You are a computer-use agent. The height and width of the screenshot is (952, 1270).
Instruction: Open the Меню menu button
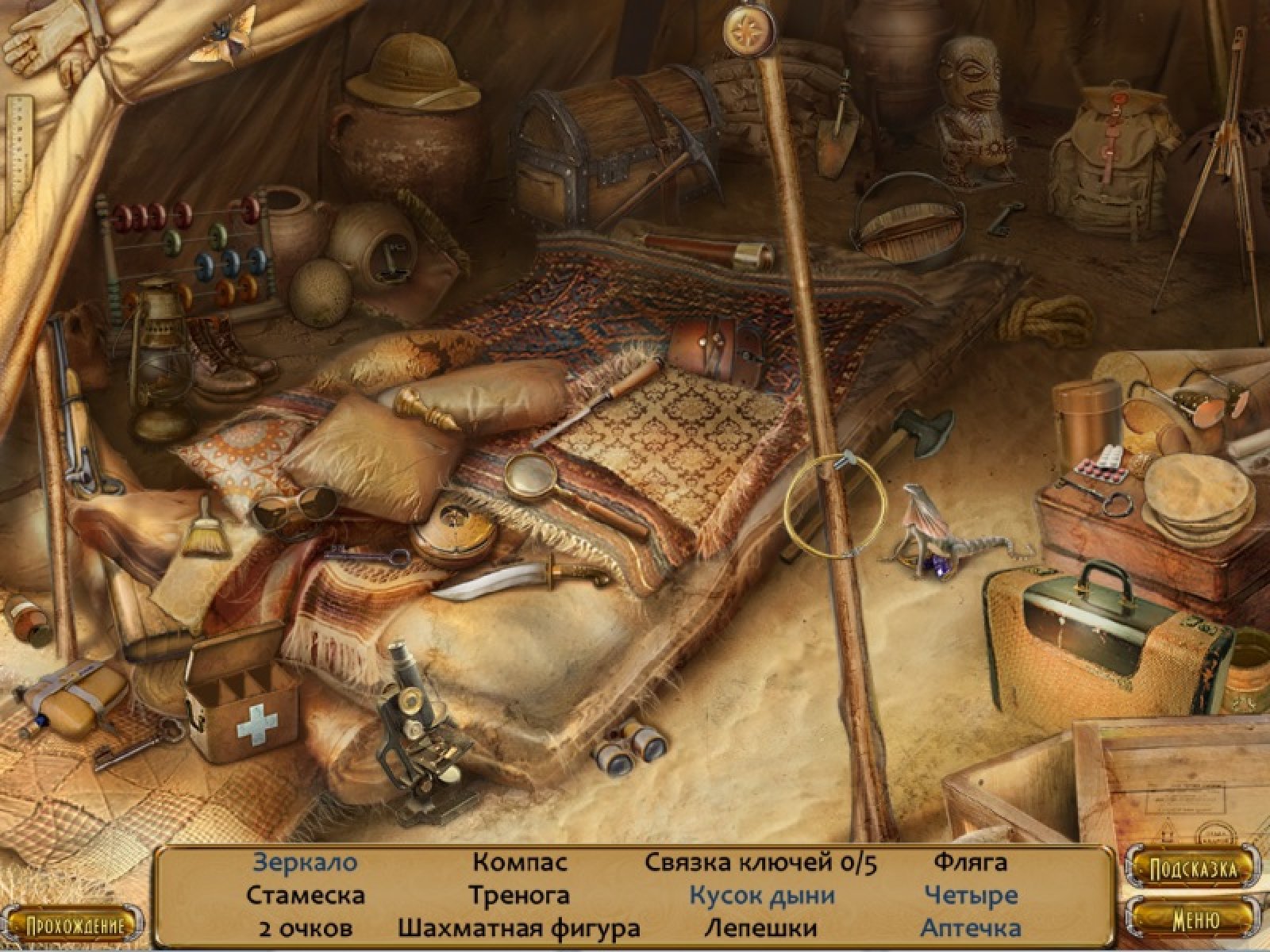coord(1195,920)
